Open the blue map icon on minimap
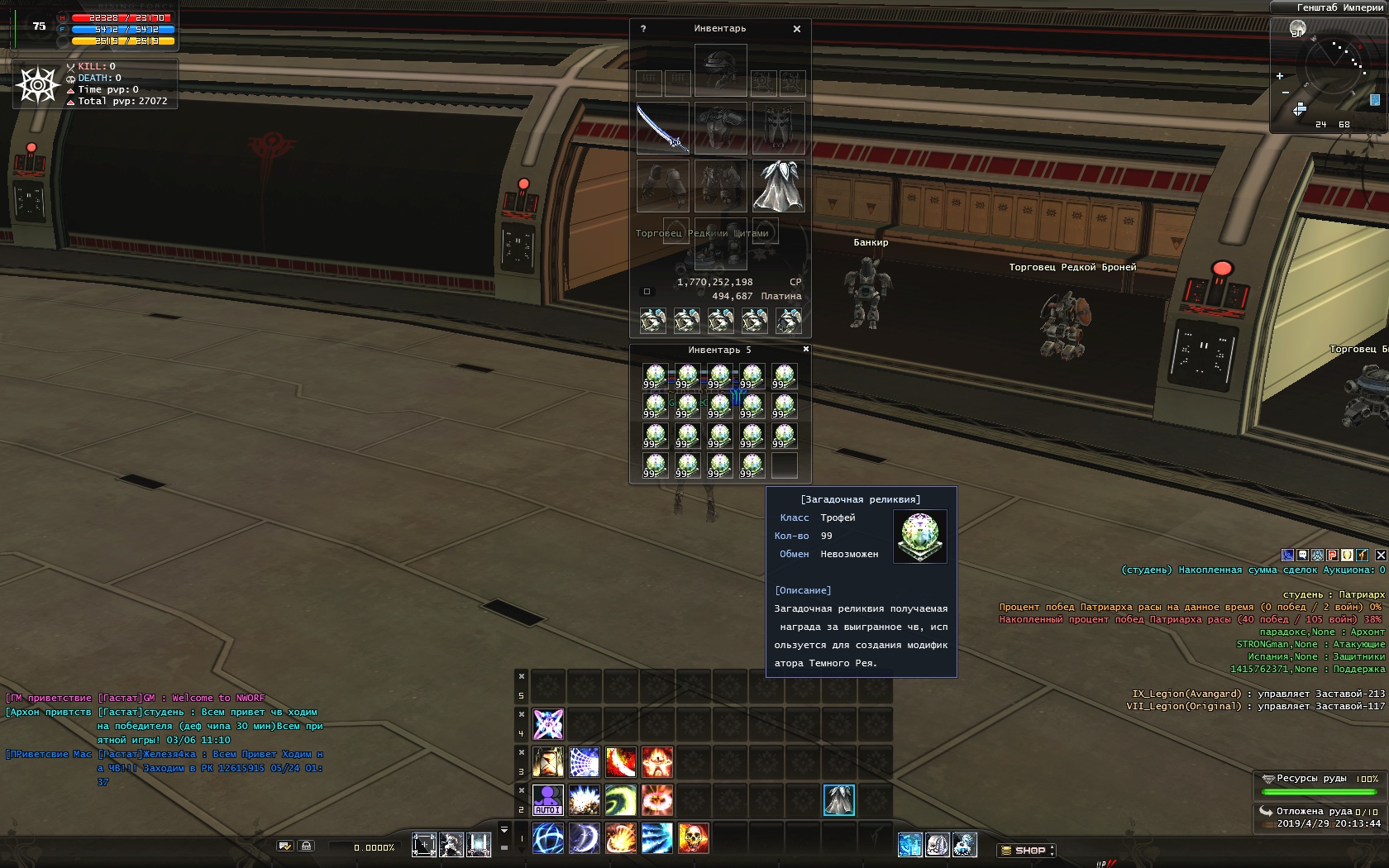Screen dimensions: 1389x868 tap(1375, 100)
